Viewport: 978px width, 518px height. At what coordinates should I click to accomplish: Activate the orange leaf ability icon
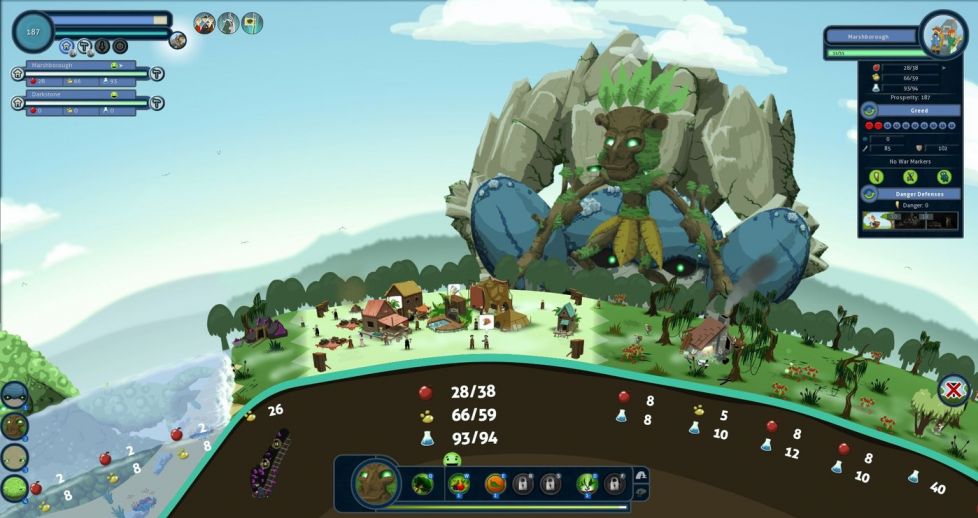click(495, 484)
